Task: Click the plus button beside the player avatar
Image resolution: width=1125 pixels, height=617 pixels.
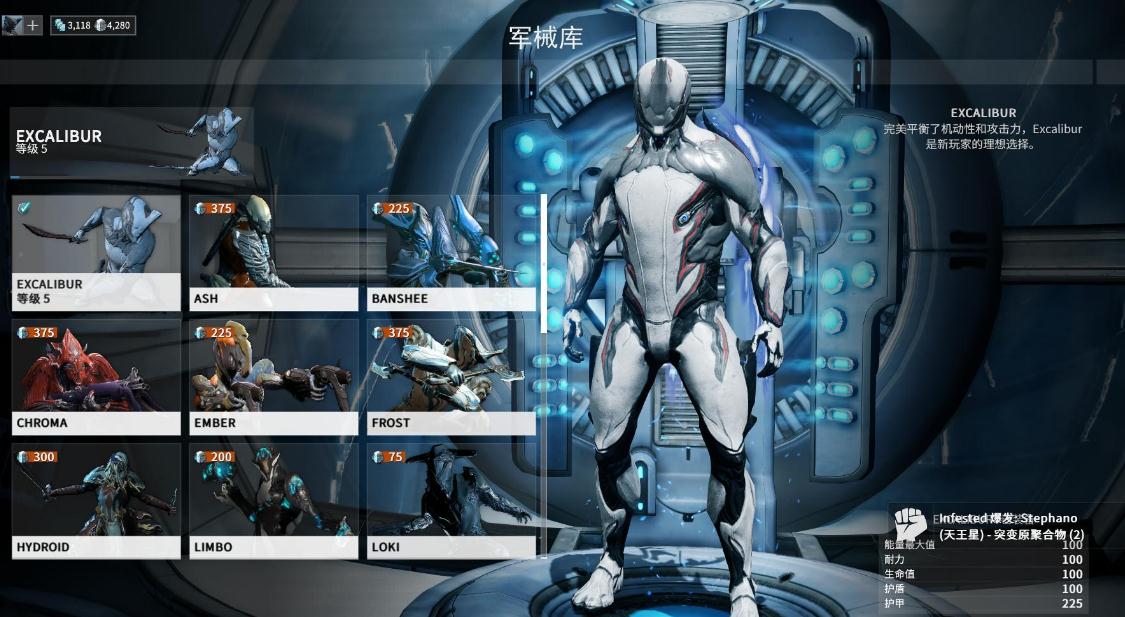Action: coord(33,25)
